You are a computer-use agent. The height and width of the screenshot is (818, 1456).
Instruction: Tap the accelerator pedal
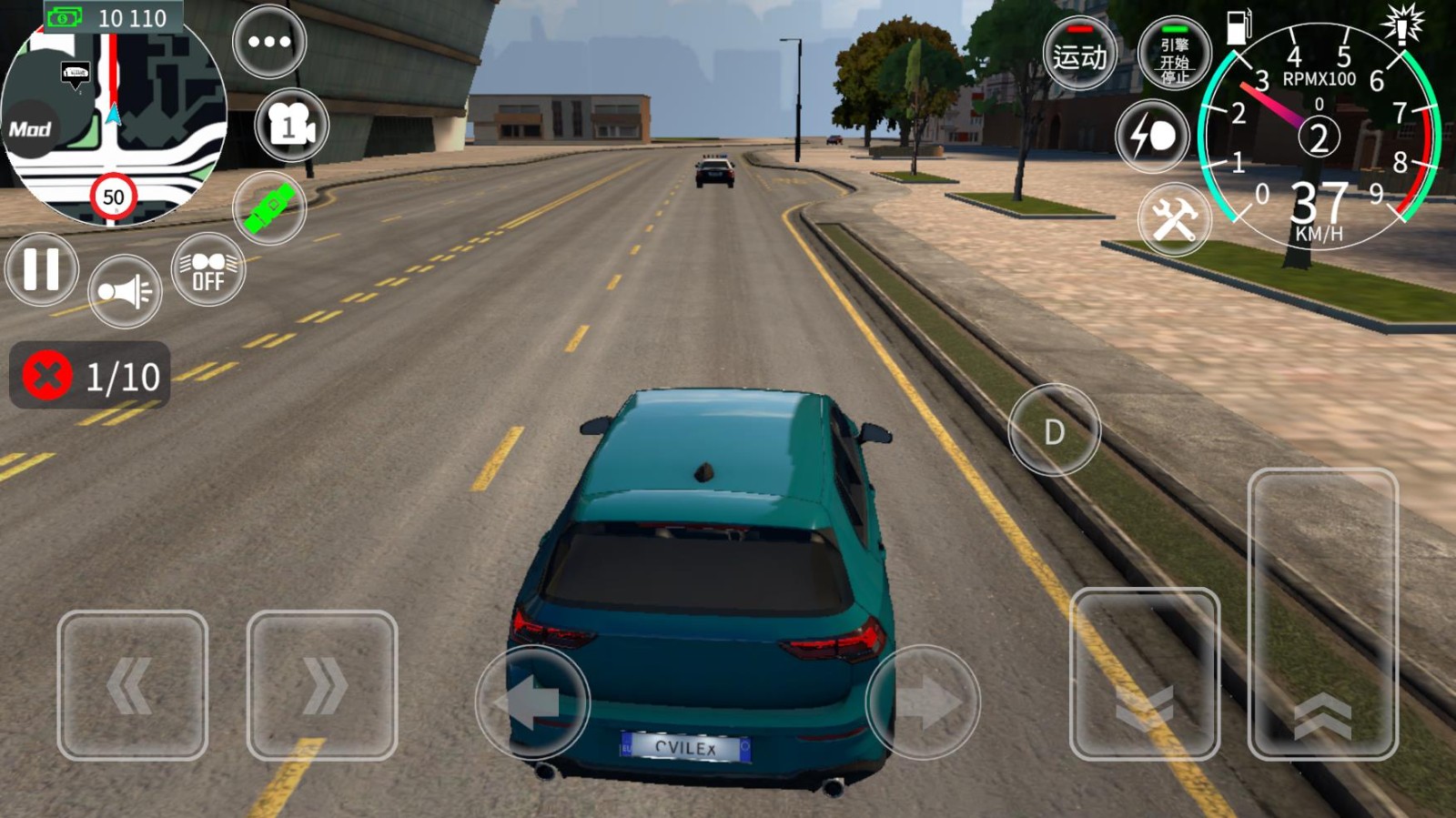tap(1322, 614)
